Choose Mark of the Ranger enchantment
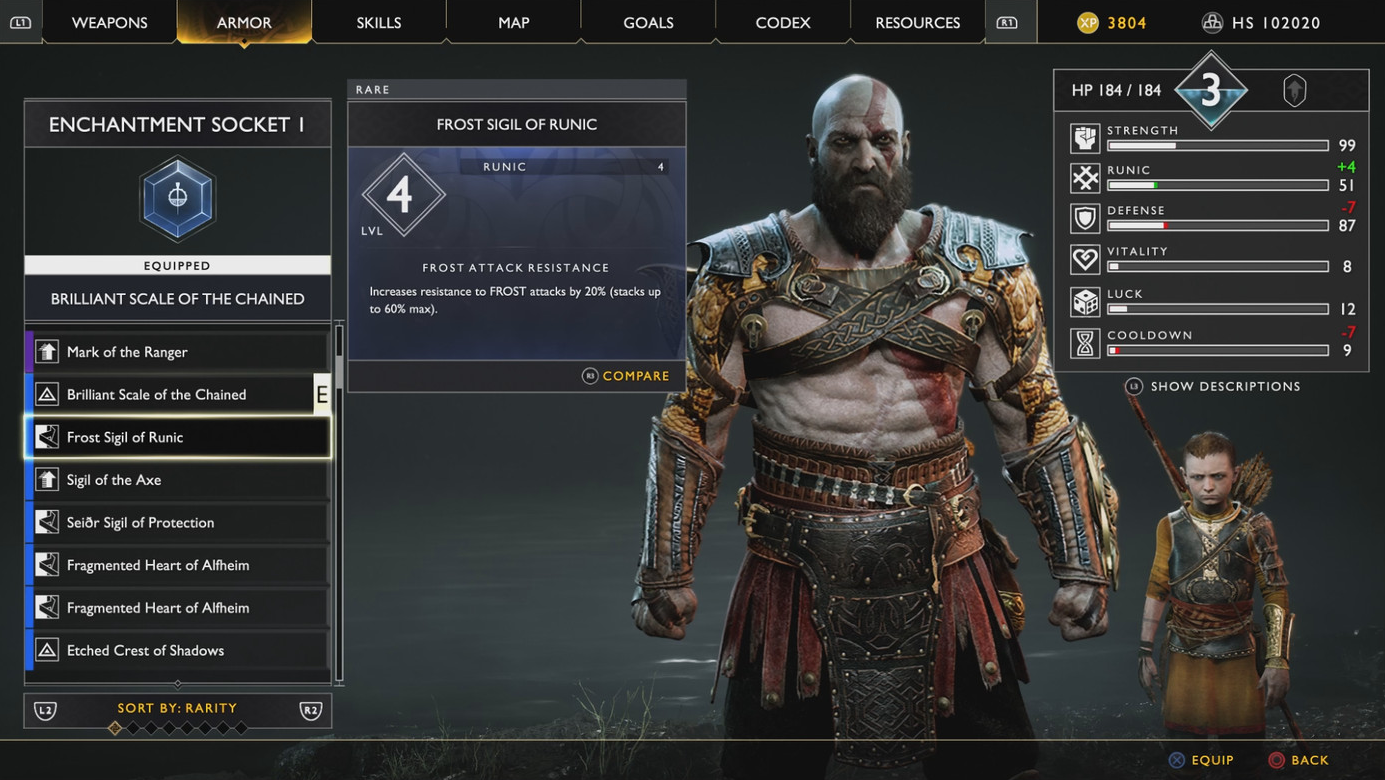Viewport: 1385px width, 780px height. [177, 352]
